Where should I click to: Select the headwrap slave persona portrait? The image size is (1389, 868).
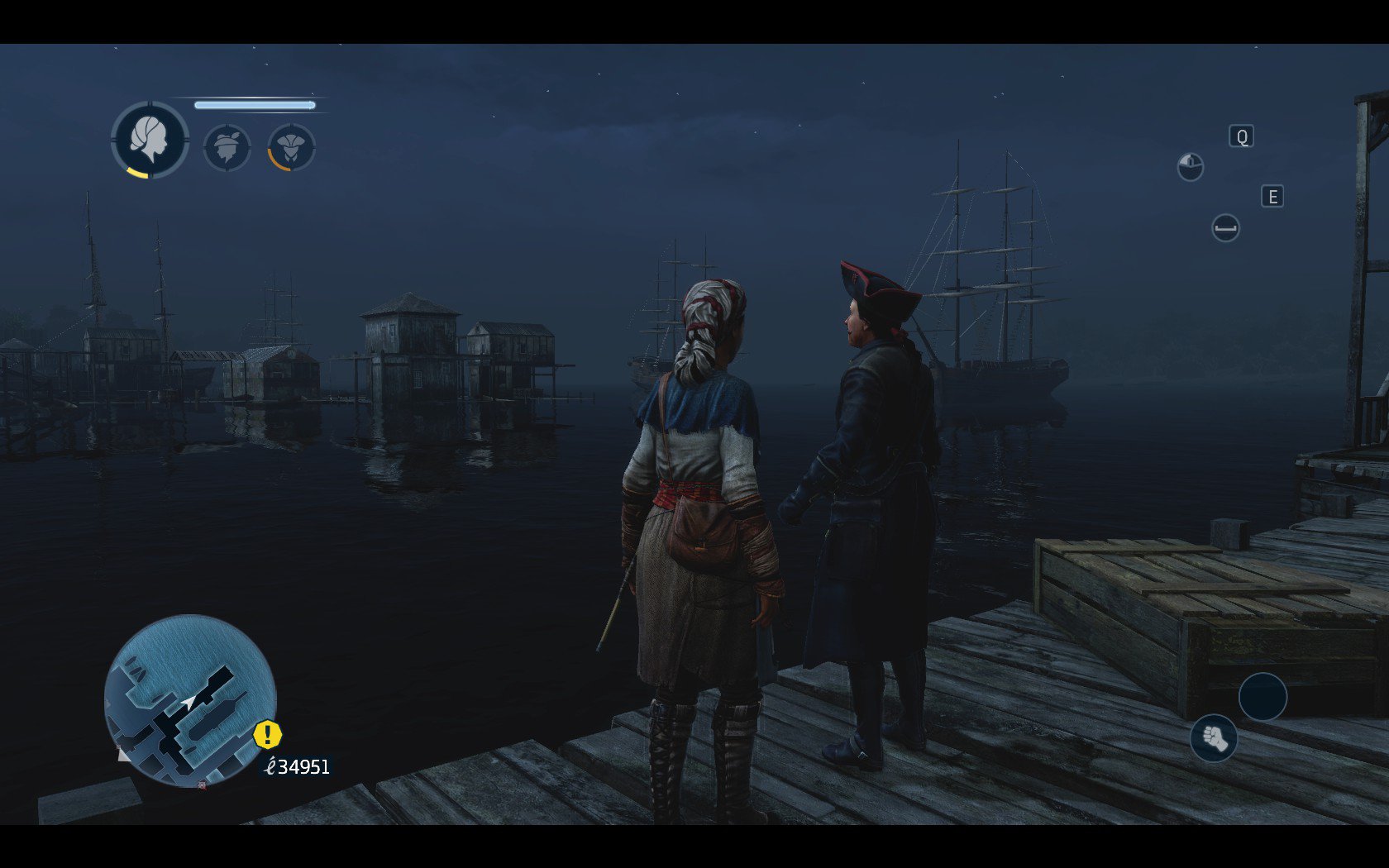tap(150, 140)
